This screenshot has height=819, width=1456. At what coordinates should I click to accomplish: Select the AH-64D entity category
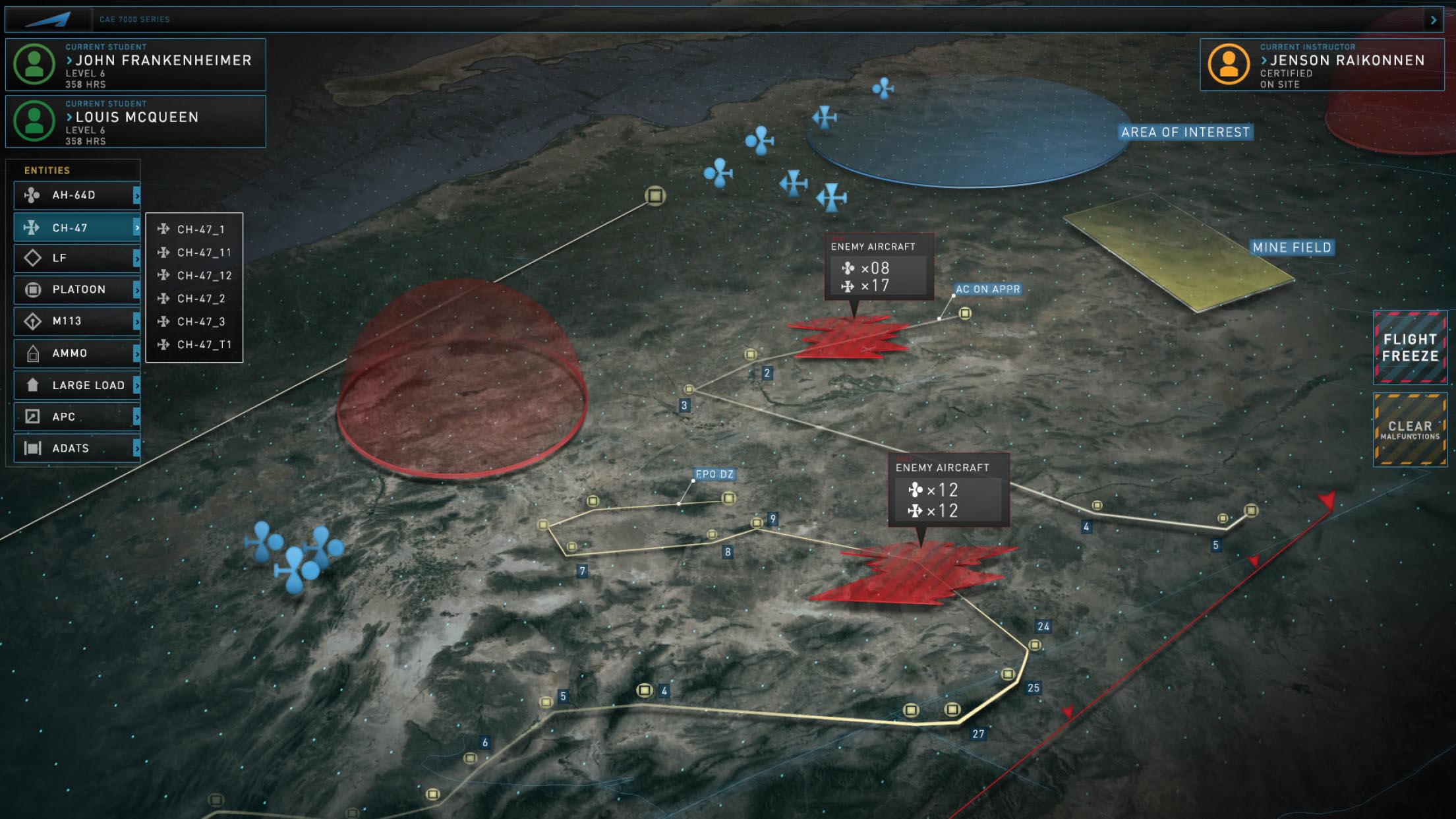click(76, 195)
